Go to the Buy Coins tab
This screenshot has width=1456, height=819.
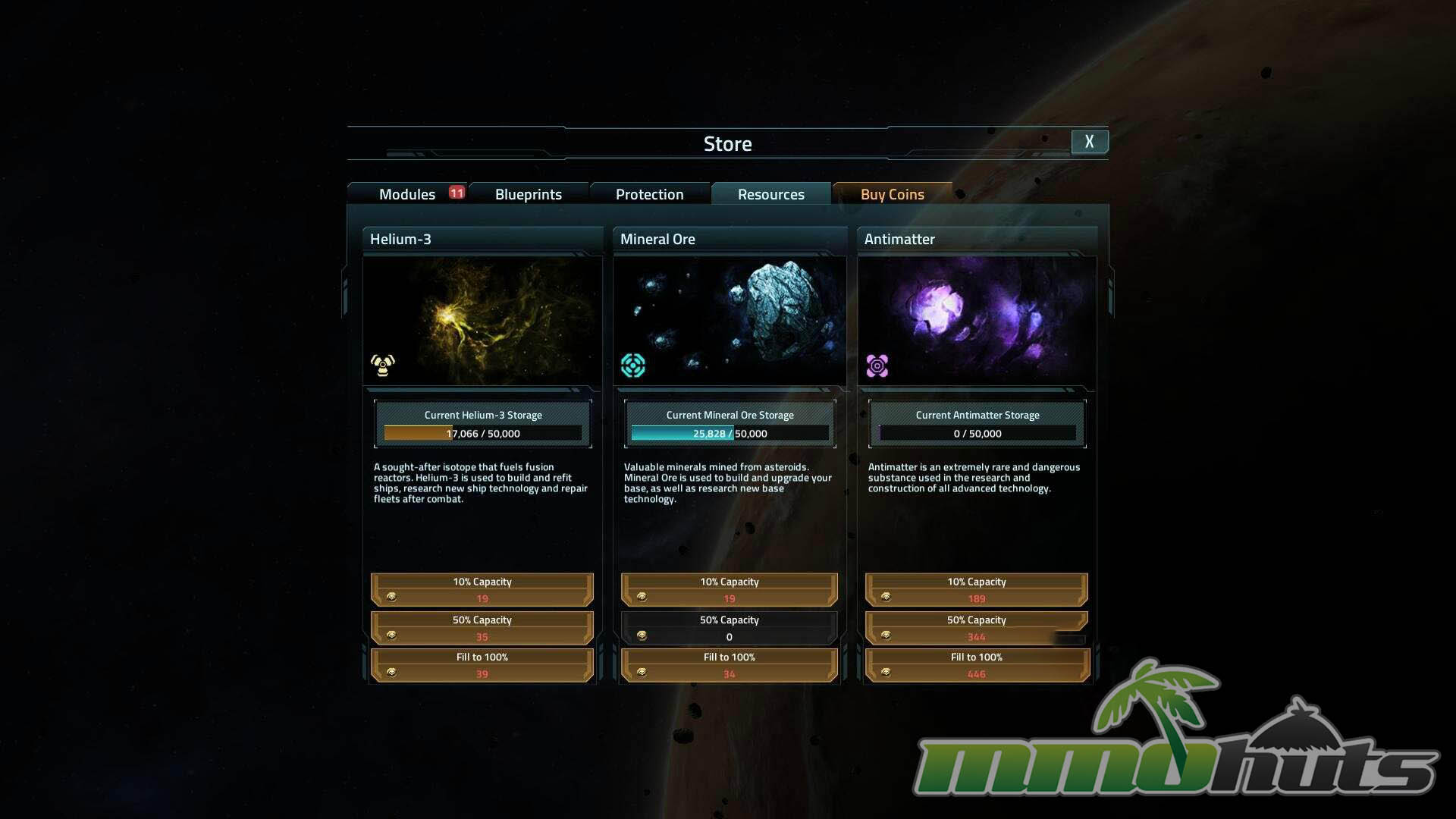click(x=893, y=194)
